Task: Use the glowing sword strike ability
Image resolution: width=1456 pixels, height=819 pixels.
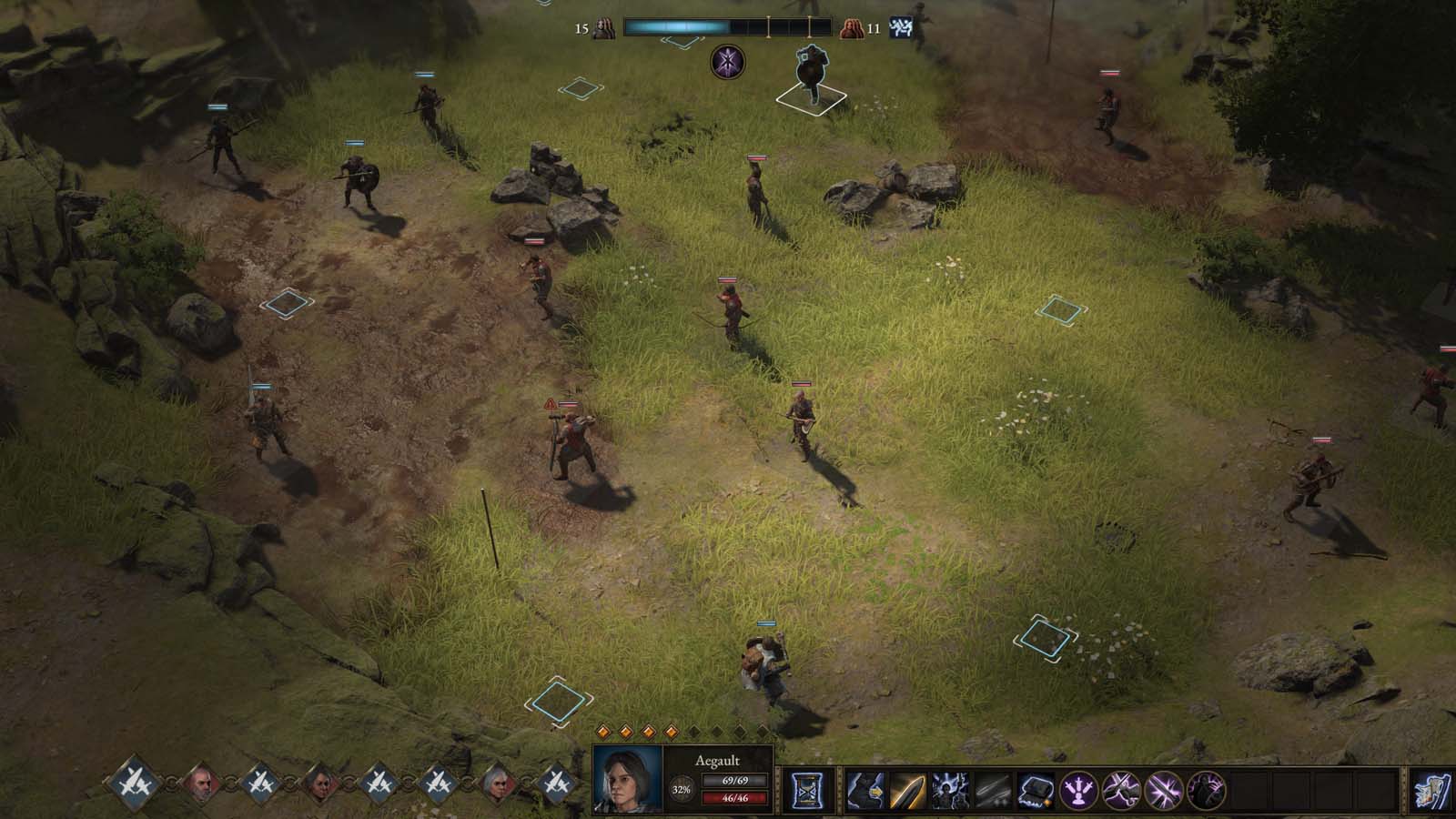Action: 909,790
